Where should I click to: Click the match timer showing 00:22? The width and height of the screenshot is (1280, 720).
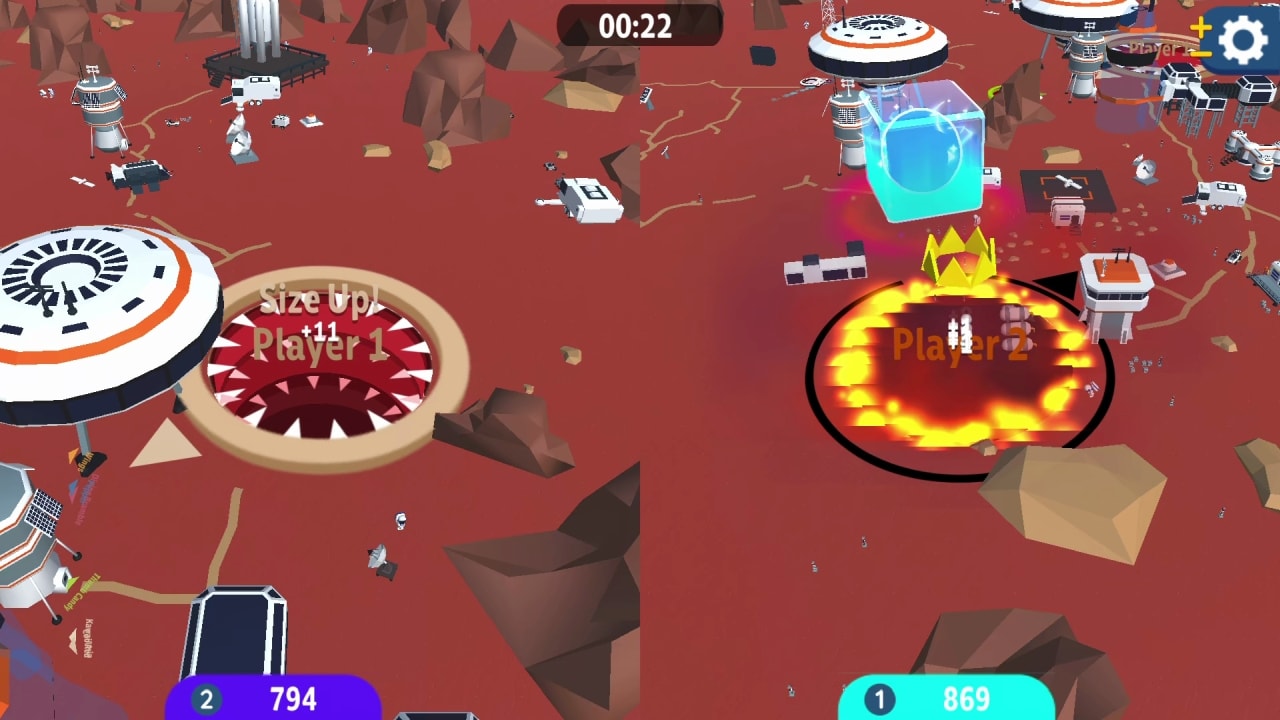coord(639,22)
